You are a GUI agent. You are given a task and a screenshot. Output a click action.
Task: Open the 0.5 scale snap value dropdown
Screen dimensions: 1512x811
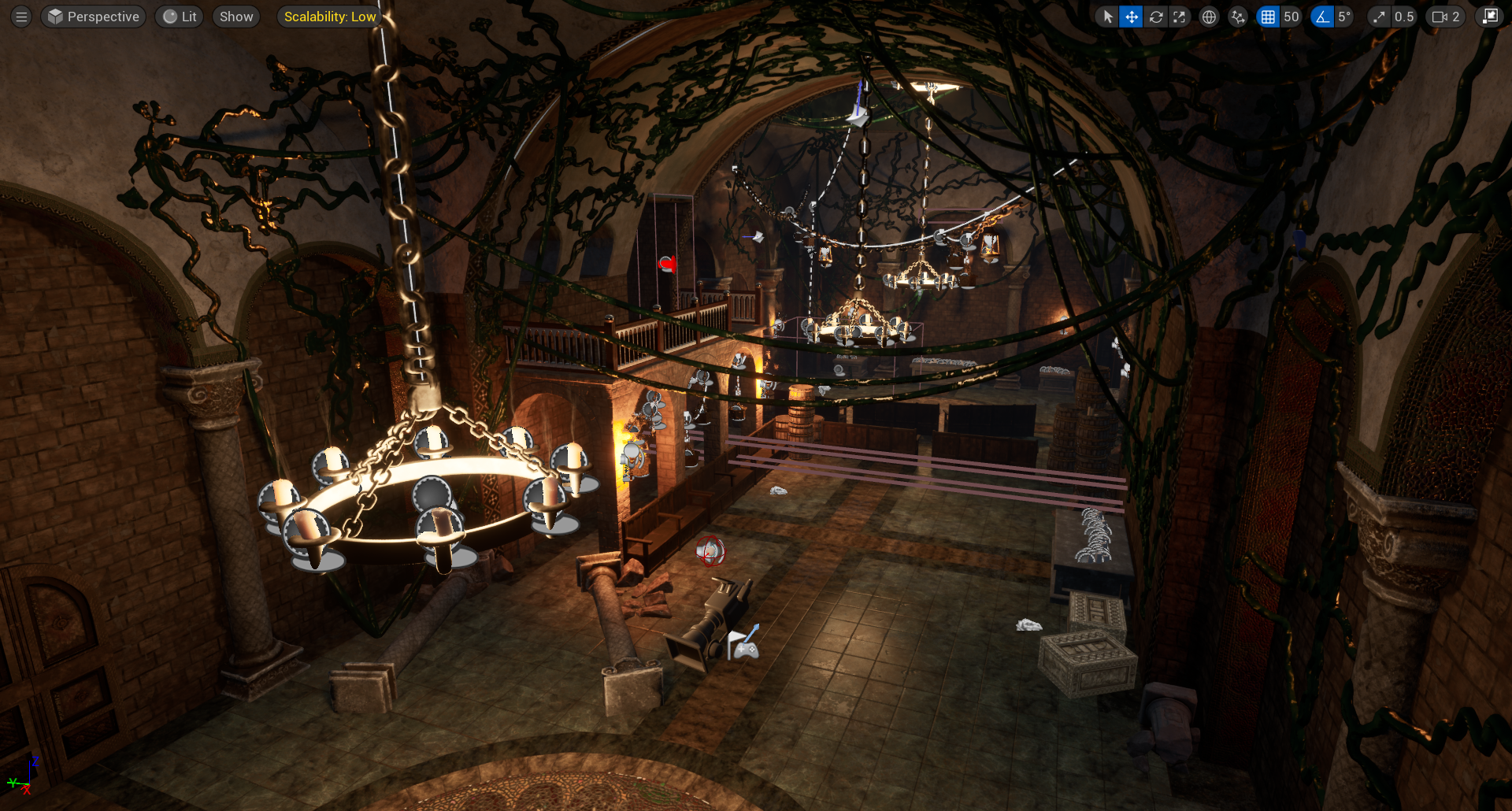coord(1404,17)
